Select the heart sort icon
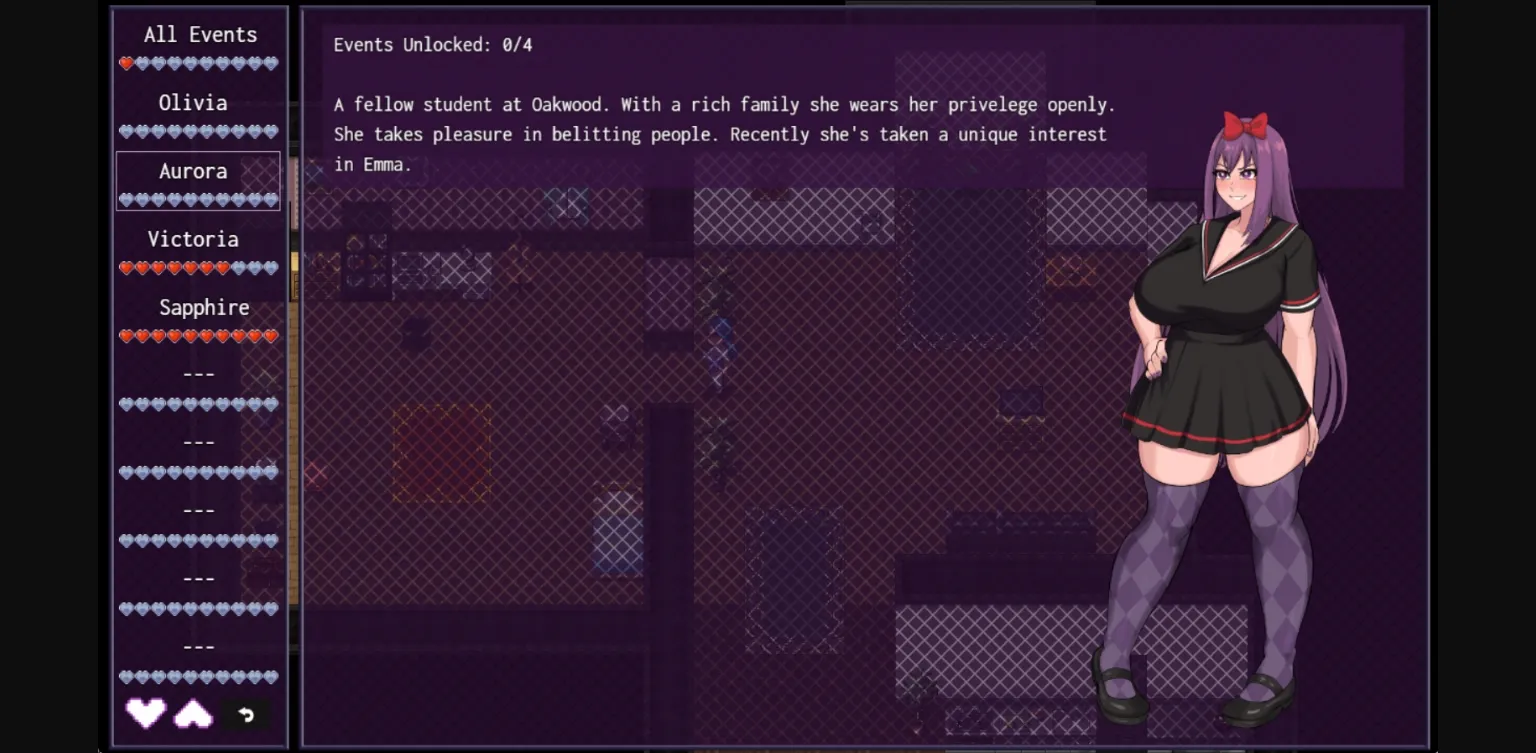 coord(145,715)
